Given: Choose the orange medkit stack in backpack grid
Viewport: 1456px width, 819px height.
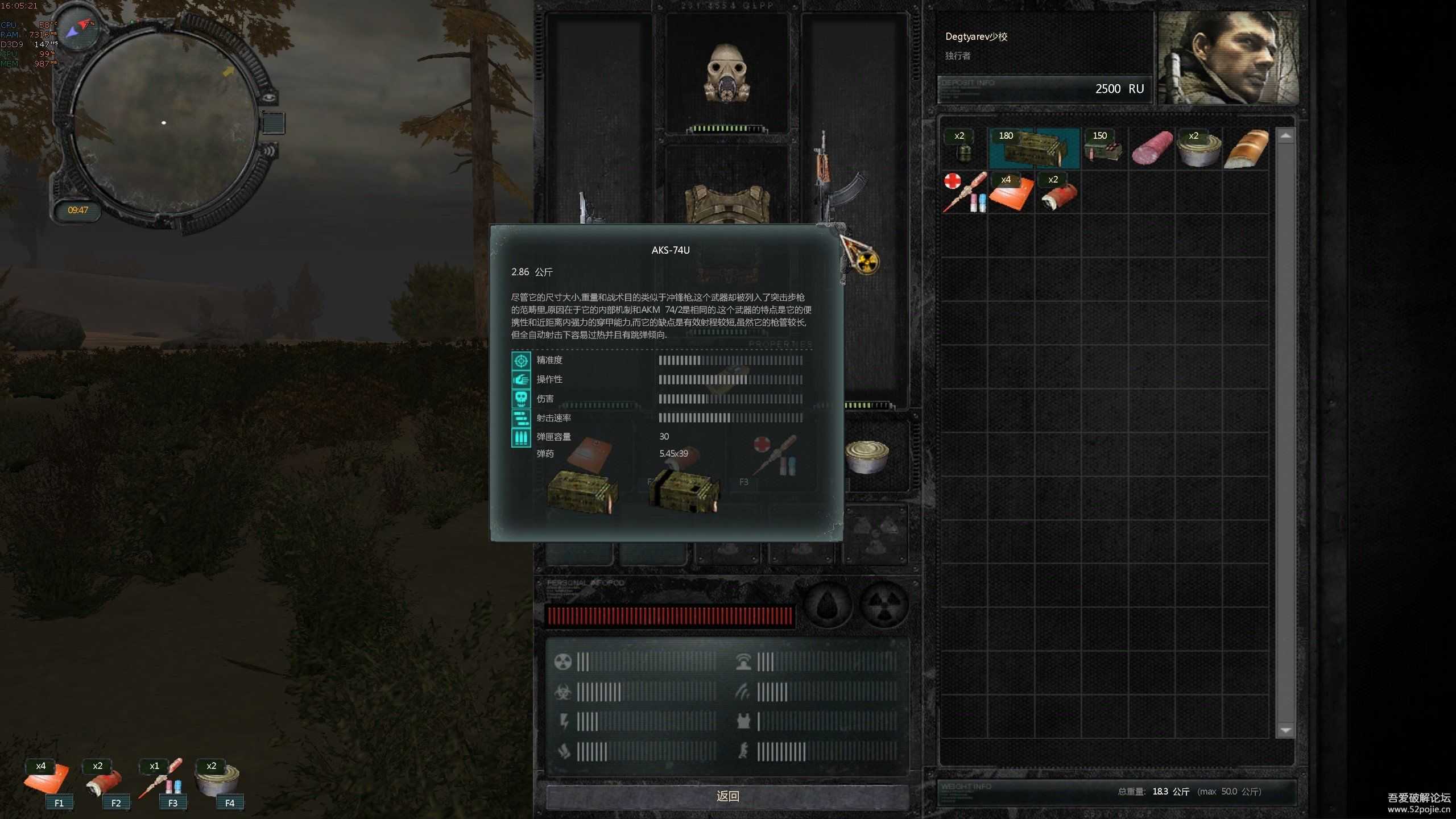Looking at the screenshot, I should click(1011, 192).
